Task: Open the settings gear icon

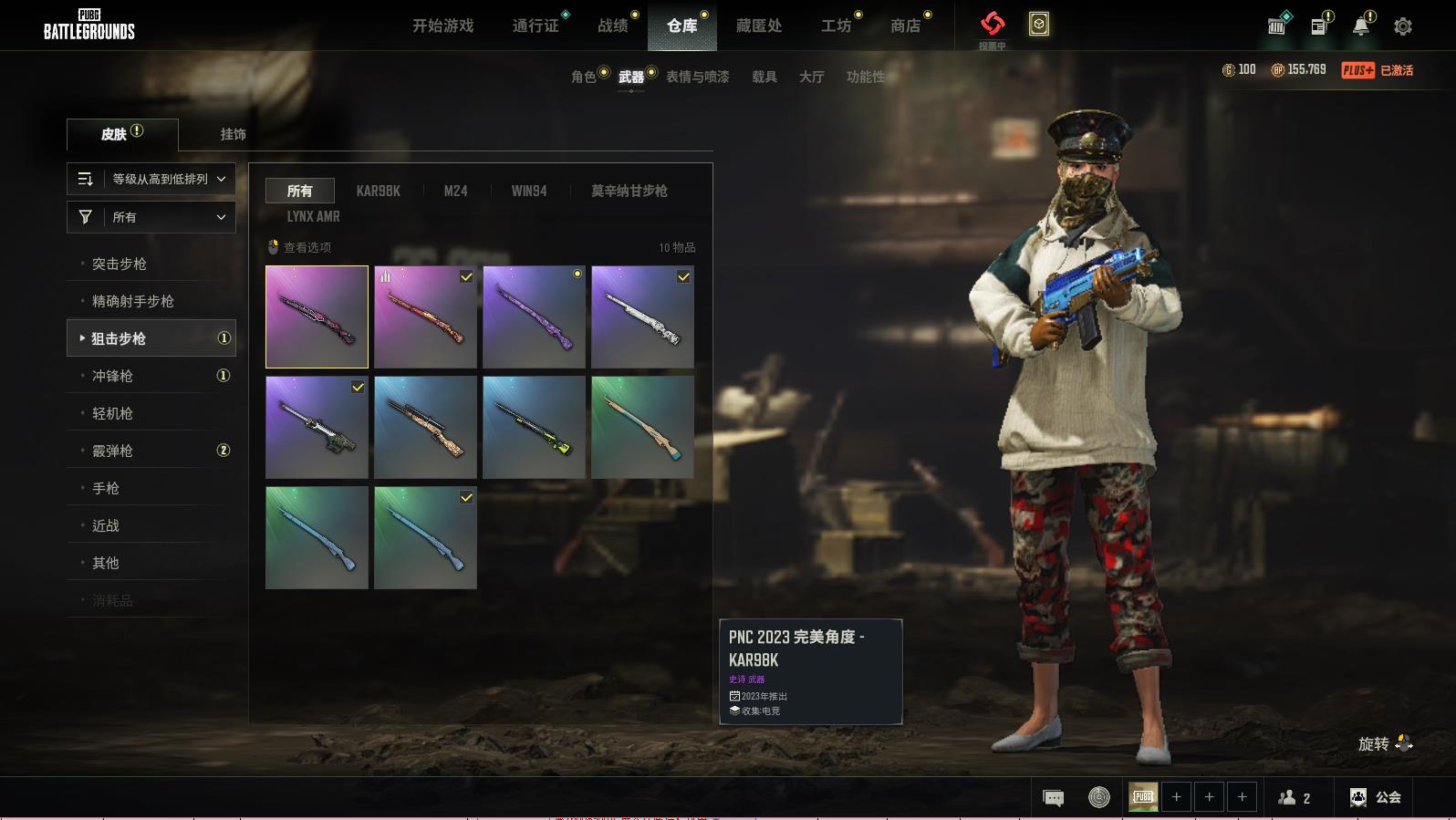Action: tap(1402, 26)
